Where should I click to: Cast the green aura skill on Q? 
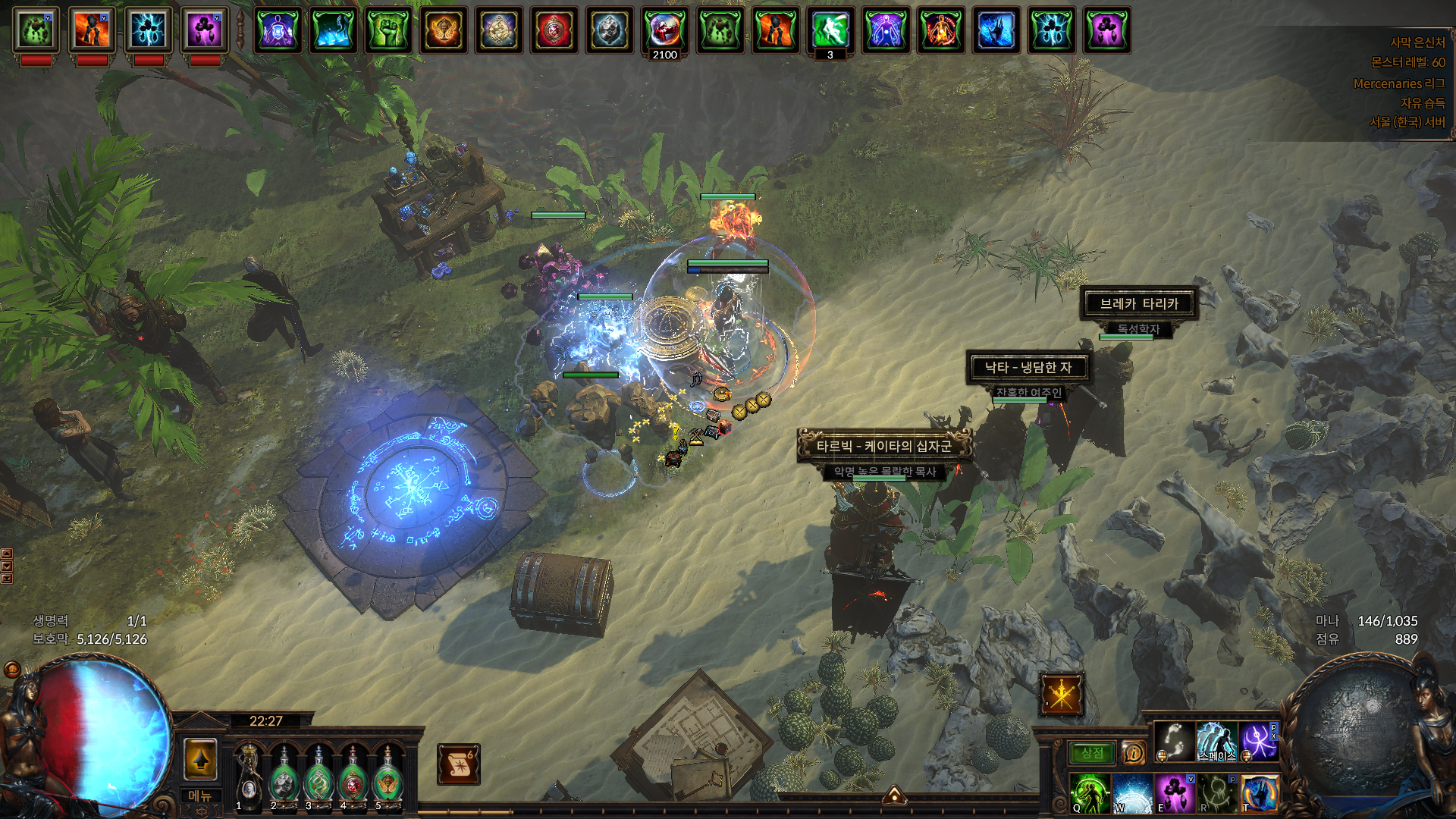click(x=1090, y=793)
